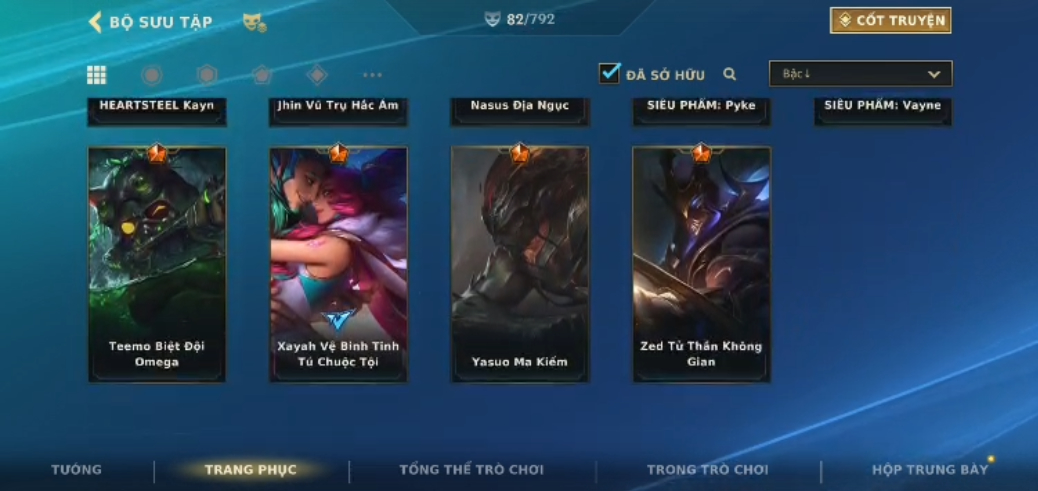This screenshot has height=491, width=1038.
Task: Choose SIÊU PHẨM: Vayne skin card
Action: (x=883, y=108)
